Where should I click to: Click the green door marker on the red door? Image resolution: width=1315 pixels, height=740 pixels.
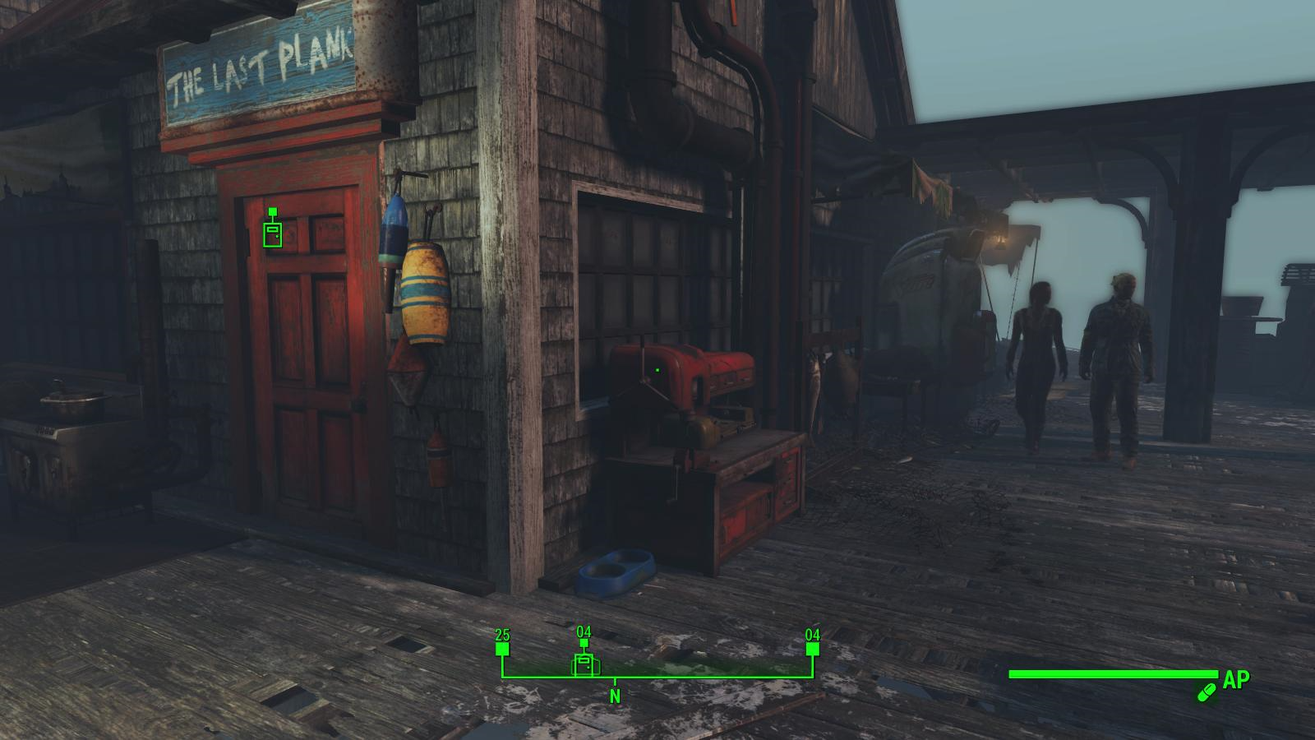(272, 233)
